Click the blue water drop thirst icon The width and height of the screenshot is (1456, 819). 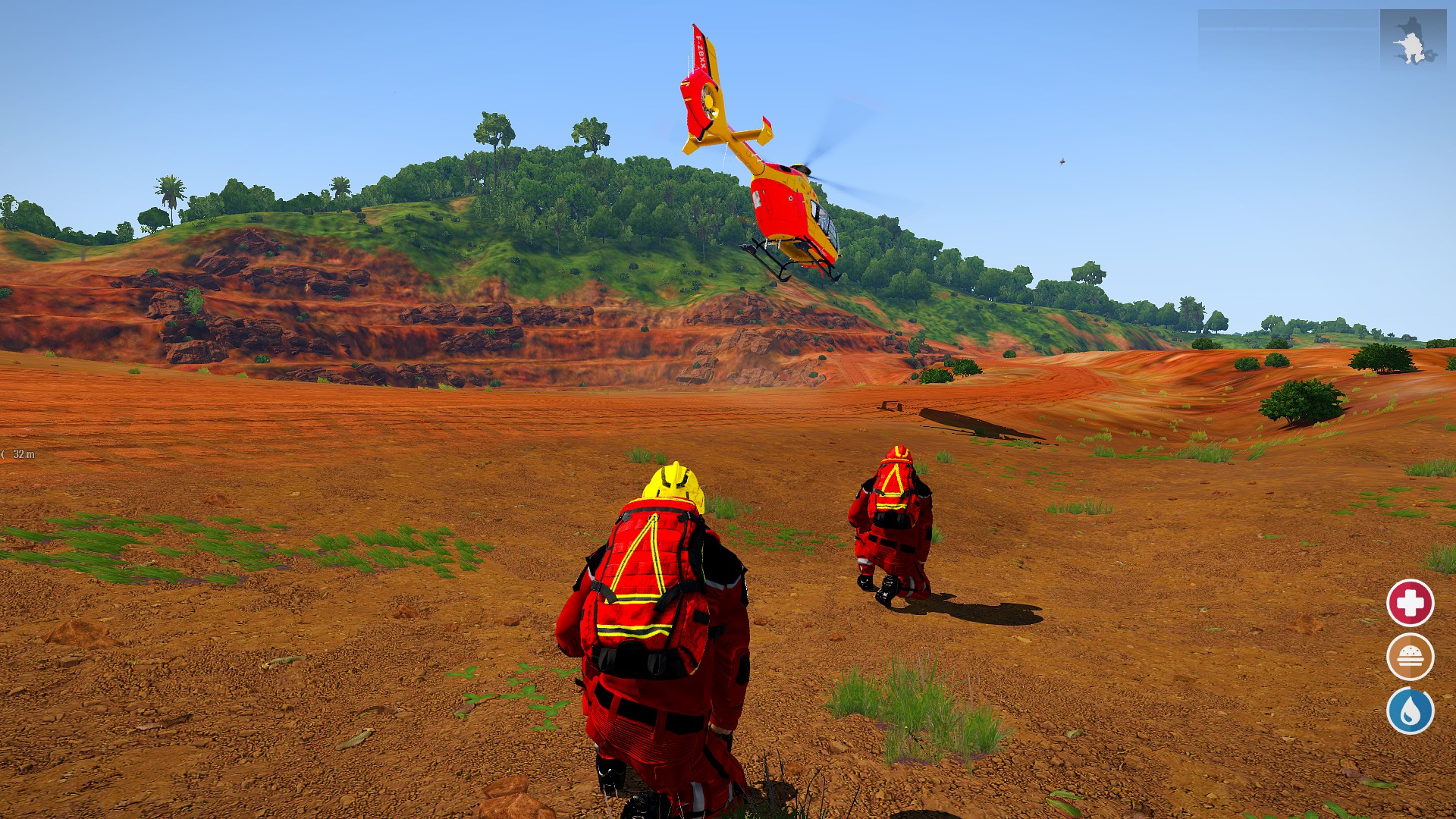coord(1410,711)
